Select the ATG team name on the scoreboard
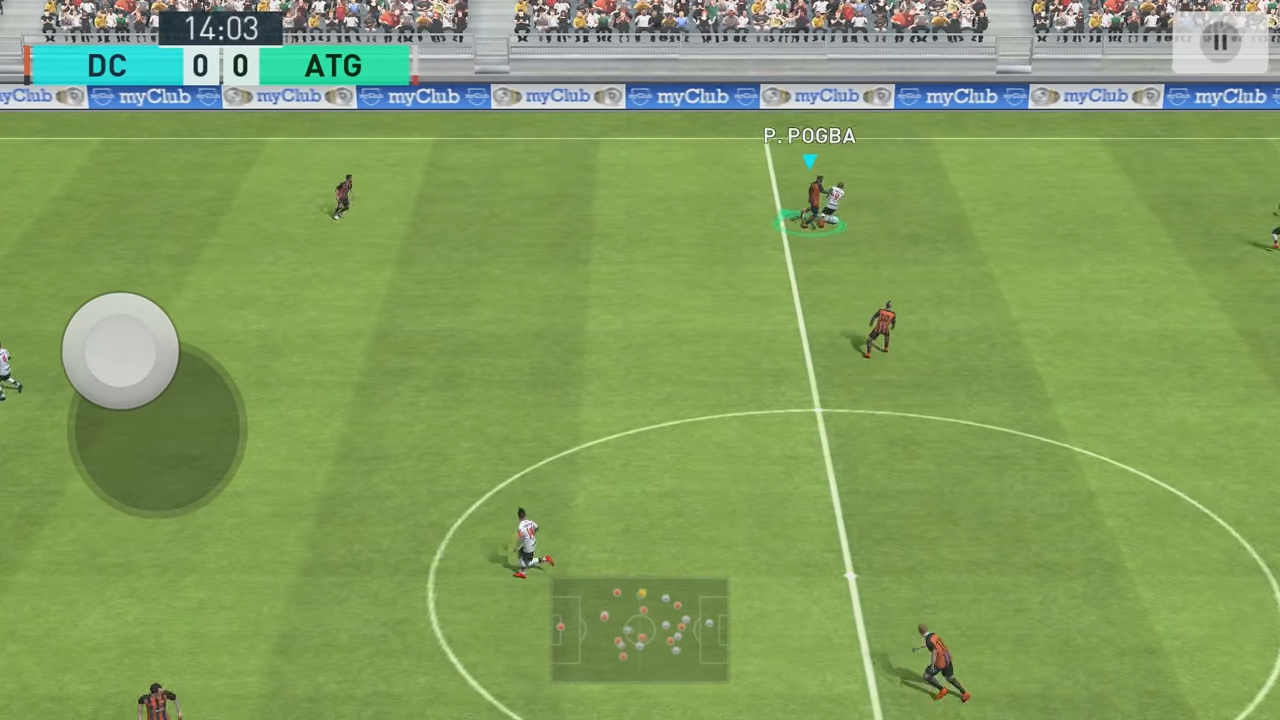The height and width of the screenshot is (720, 1280). pyautogui.click(x=333, y=63)
